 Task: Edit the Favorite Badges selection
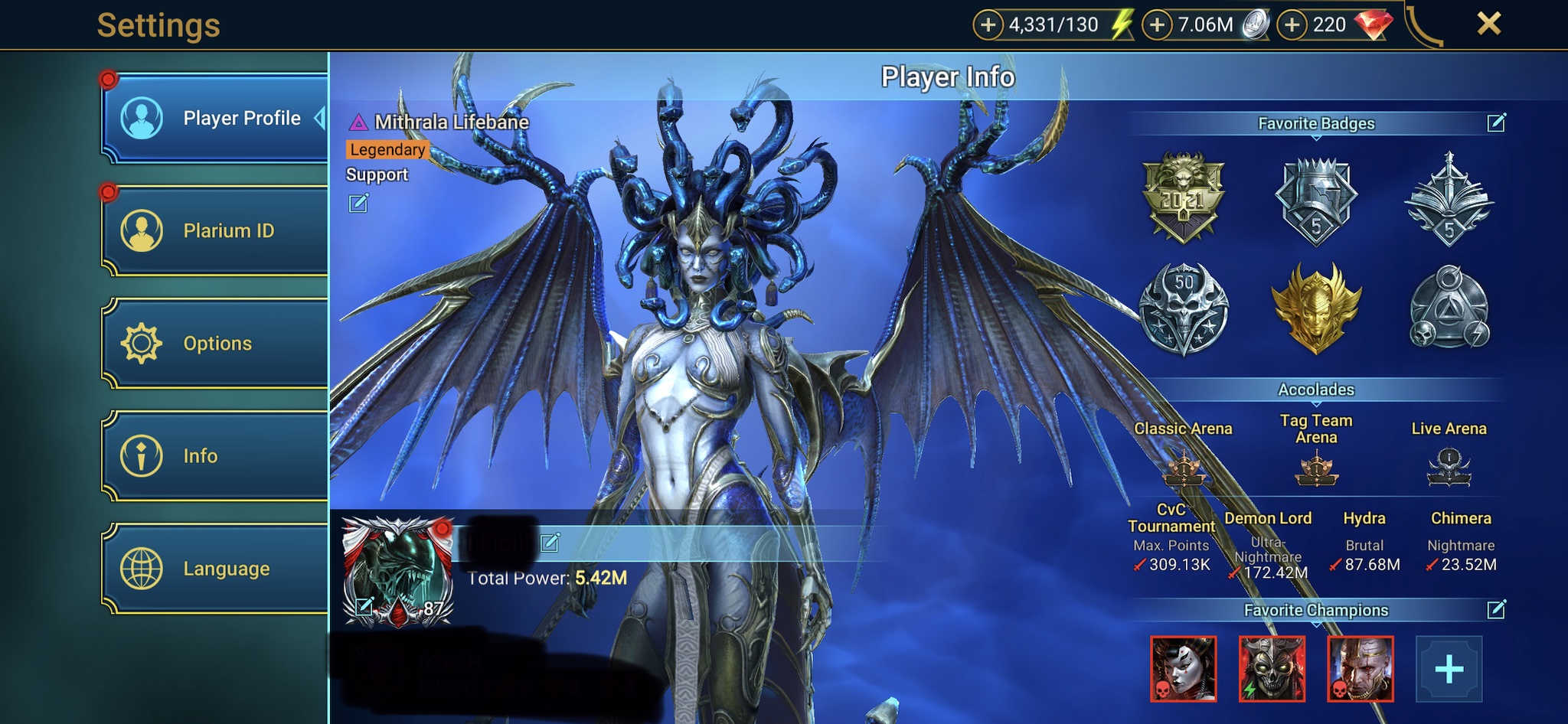tap(1496, 123)
